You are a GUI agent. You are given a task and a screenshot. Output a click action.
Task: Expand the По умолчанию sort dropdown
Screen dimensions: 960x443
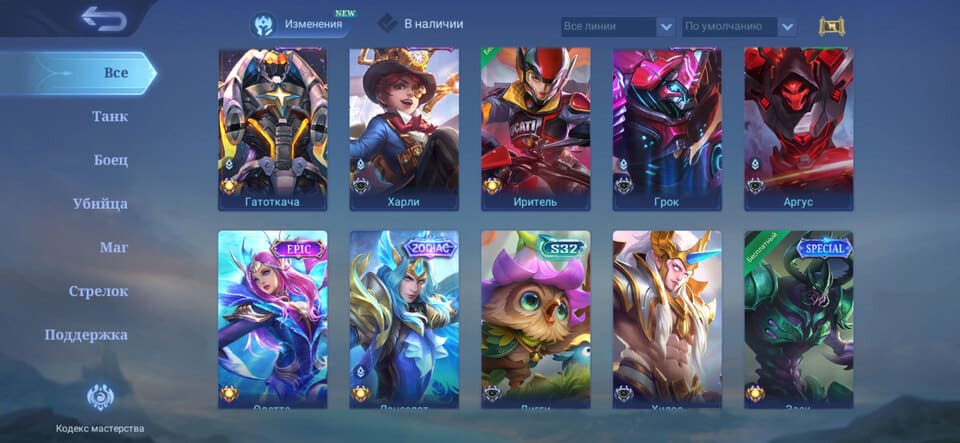[x=739, y=27]
